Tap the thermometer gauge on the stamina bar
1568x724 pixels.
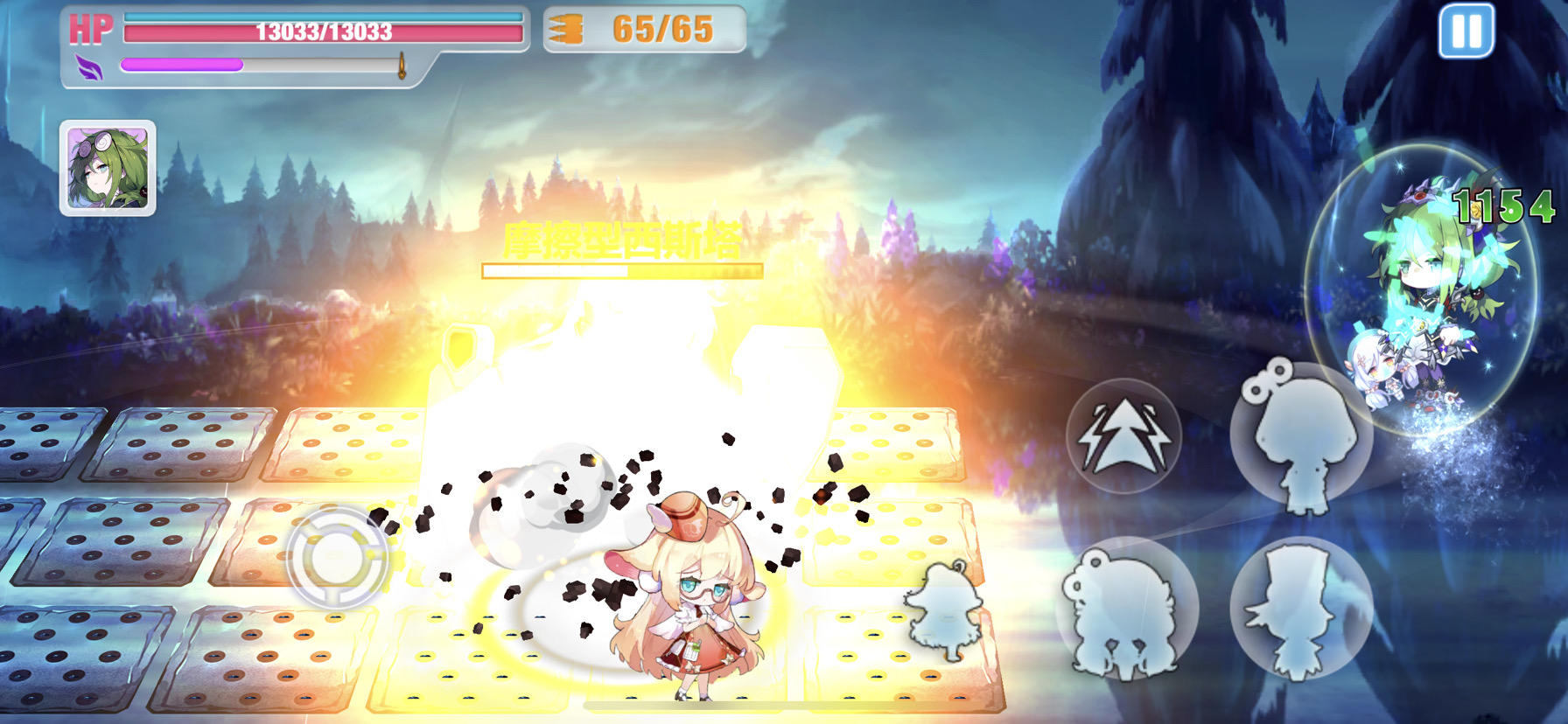pos(402,64)
